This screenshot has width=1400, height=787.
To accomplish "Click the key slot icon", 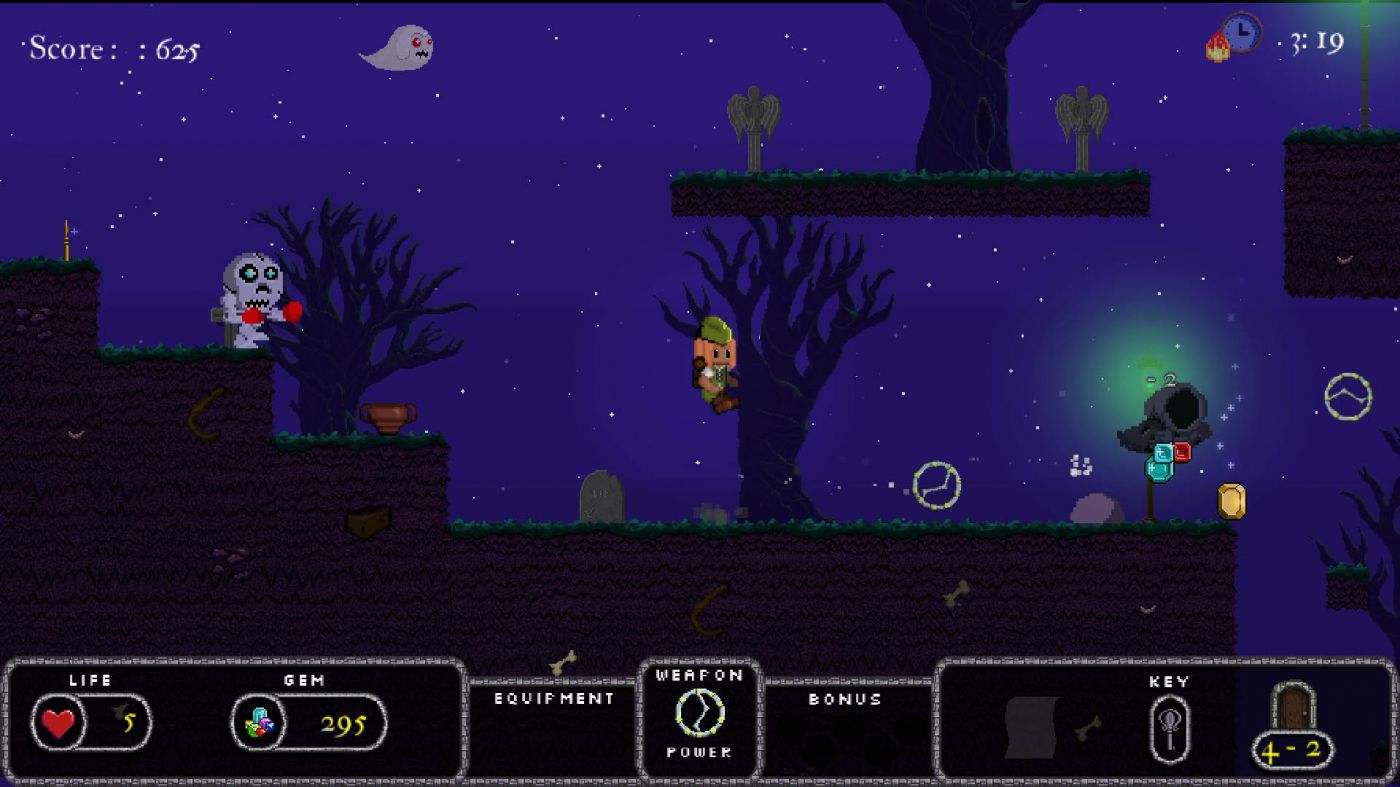I will click(1169, 728).
